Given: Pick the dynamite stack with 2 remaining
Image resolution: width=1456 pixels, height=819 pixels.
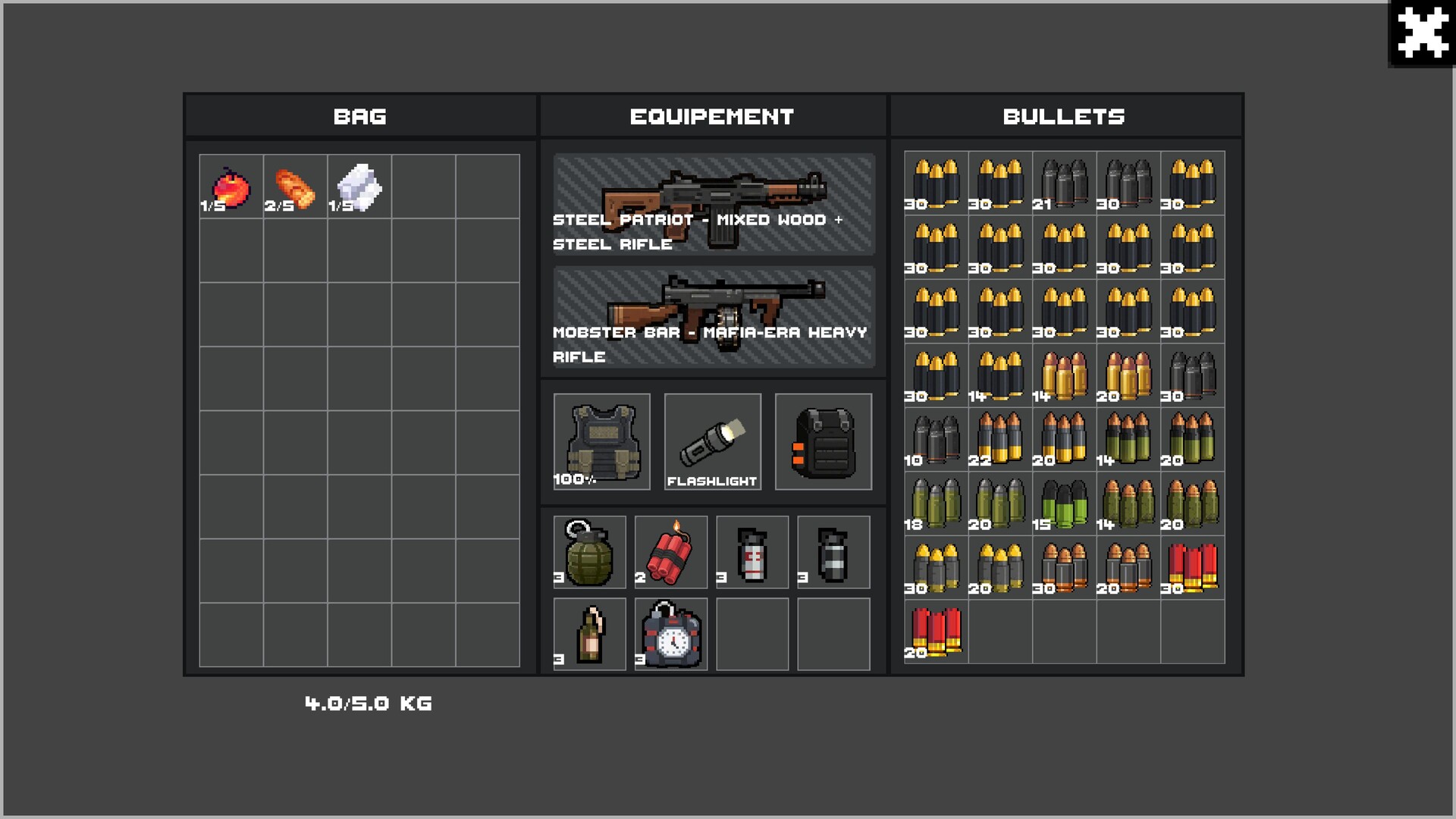Looking at the screenshot, I should click(670, 552).
